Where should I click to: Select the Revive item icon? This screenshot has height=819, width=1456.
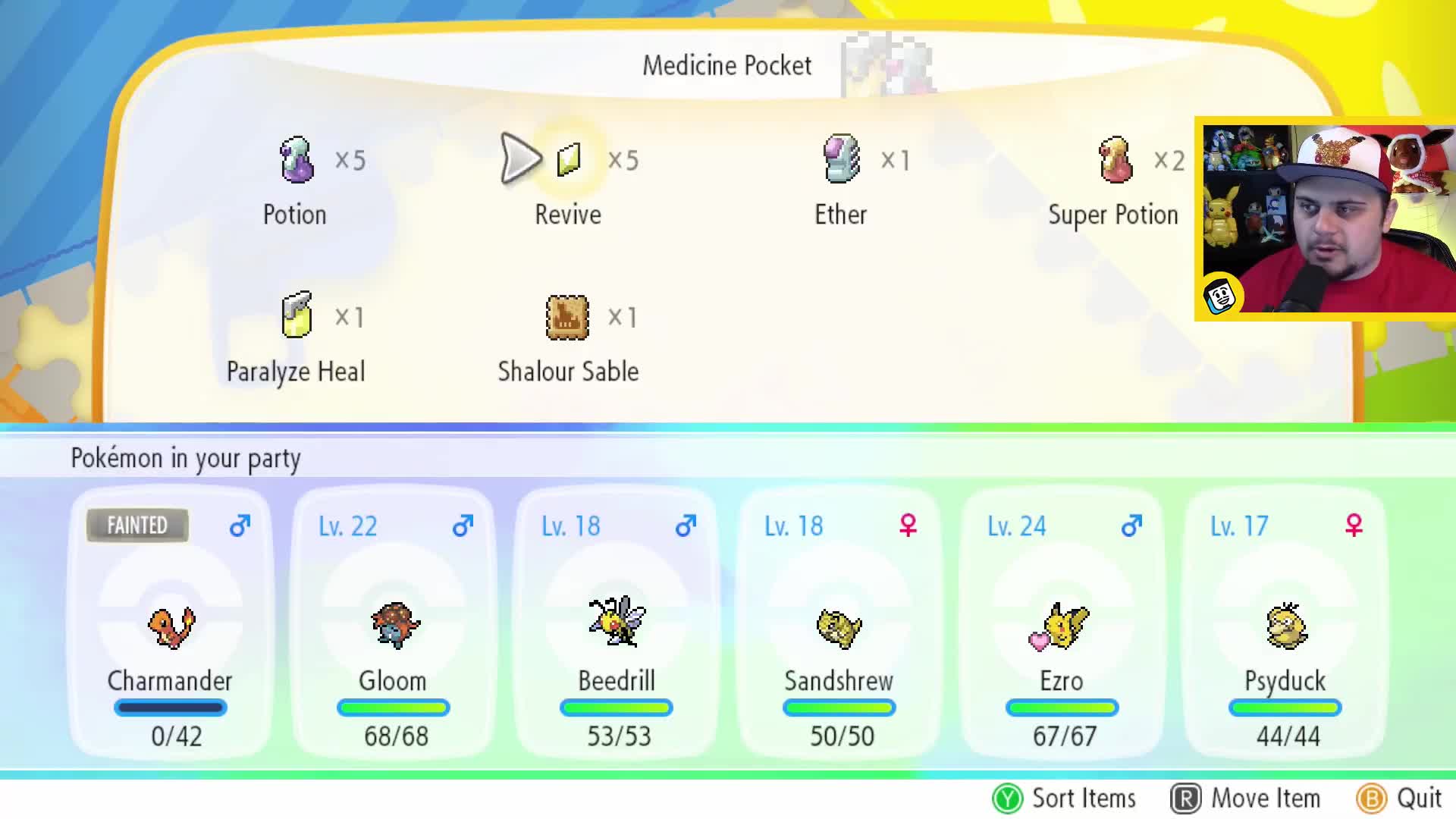(x=569, y=159)
